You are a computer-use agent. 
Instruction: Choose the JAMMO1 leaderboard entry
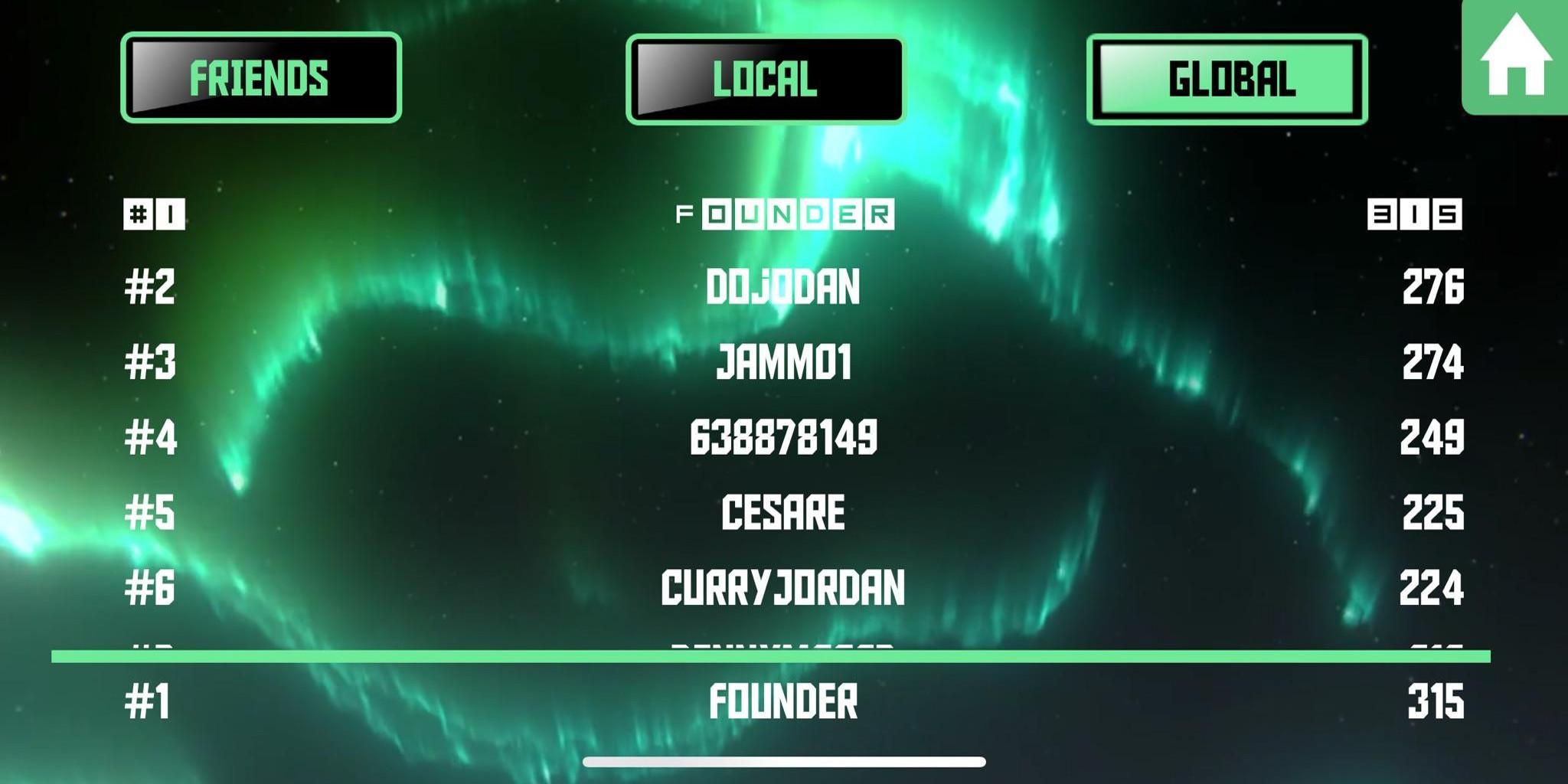click(782, 362)
